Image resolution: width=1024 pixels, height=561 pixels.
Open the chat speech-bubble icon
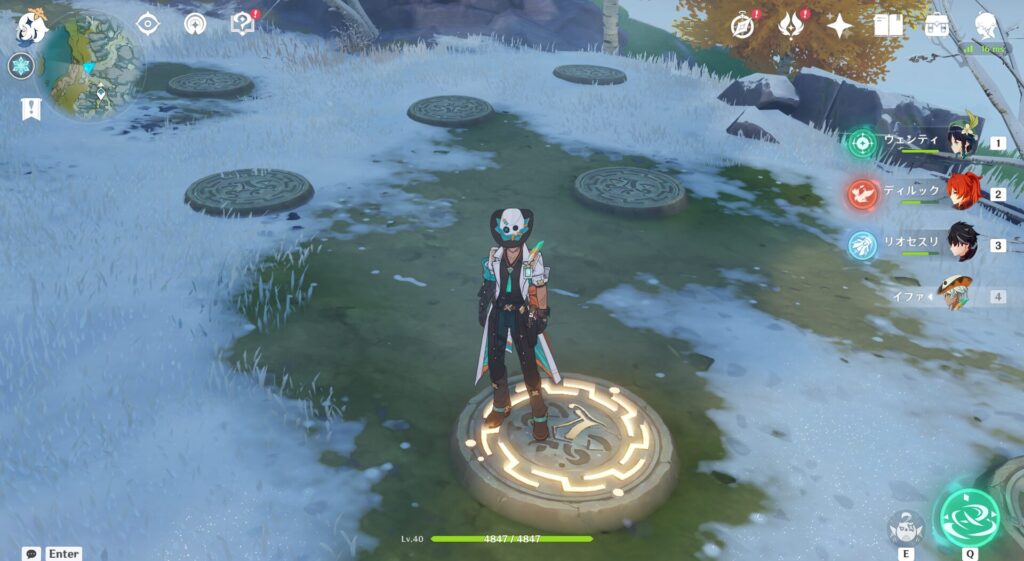click(x=31, y=553)
